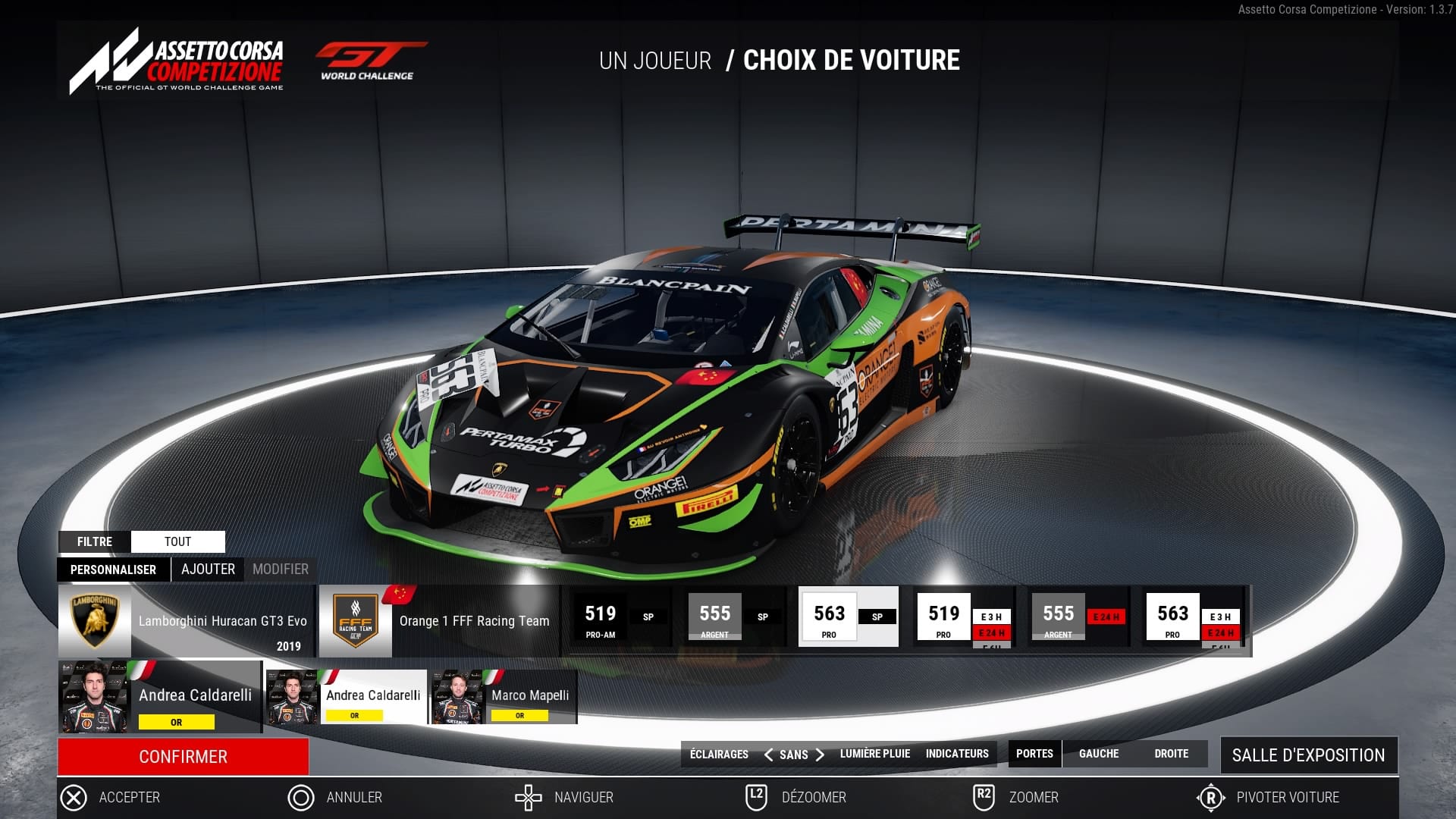Open the left door with GAUCHE toggle
The image size is (1456, 819).
[1098, 754]
